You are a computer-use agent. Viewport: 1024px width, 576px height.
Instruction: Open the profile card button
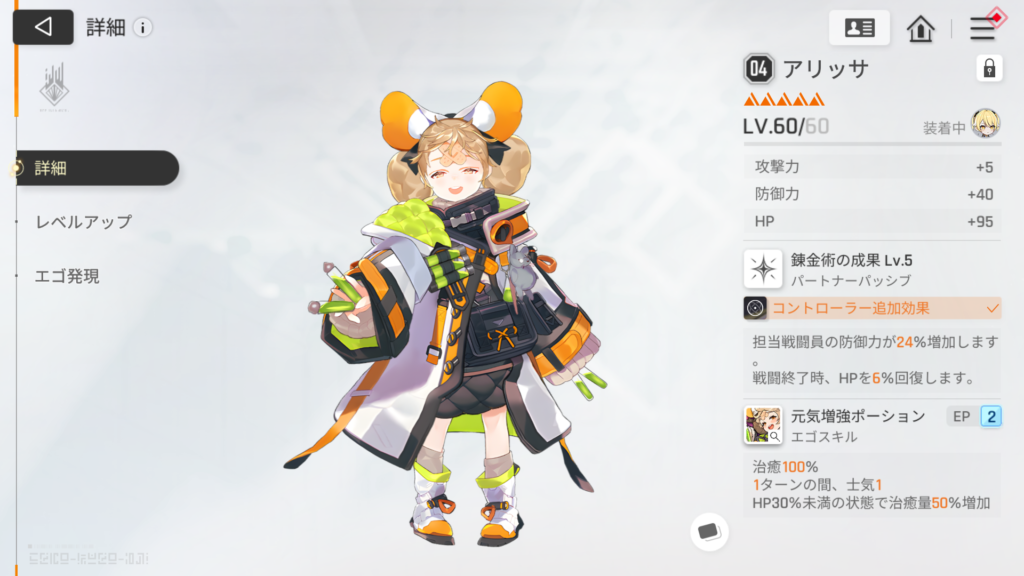click(859, 28)
